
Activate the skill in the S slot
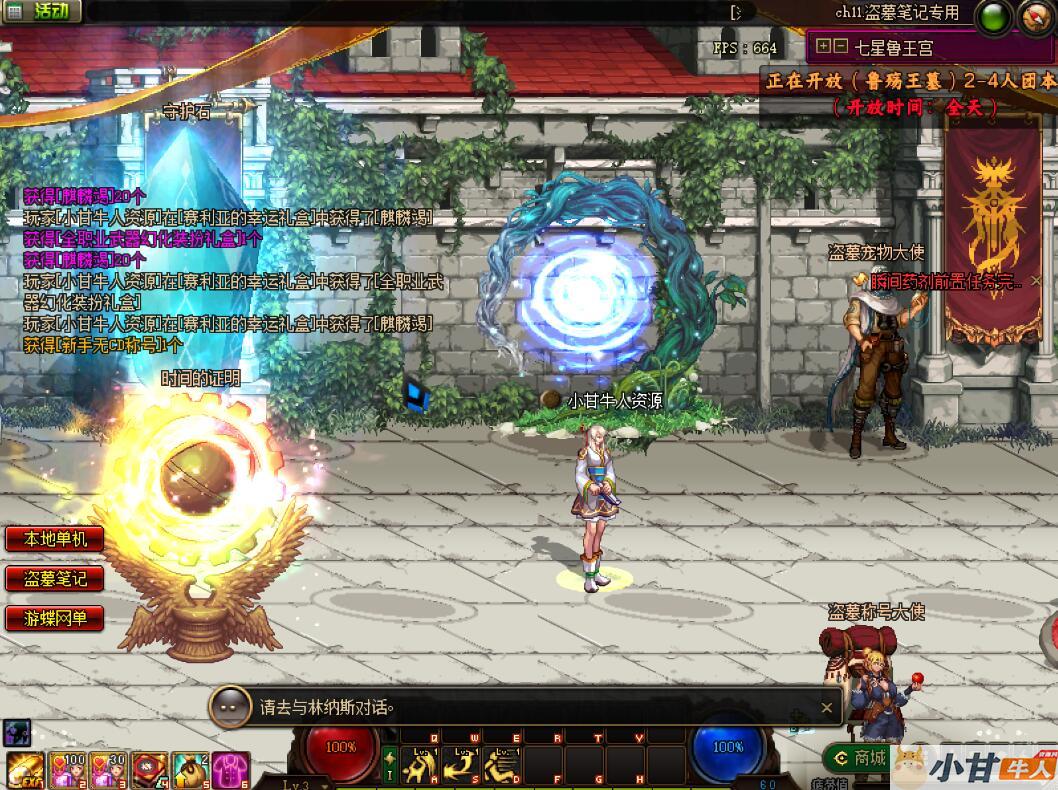click(461, 766)
